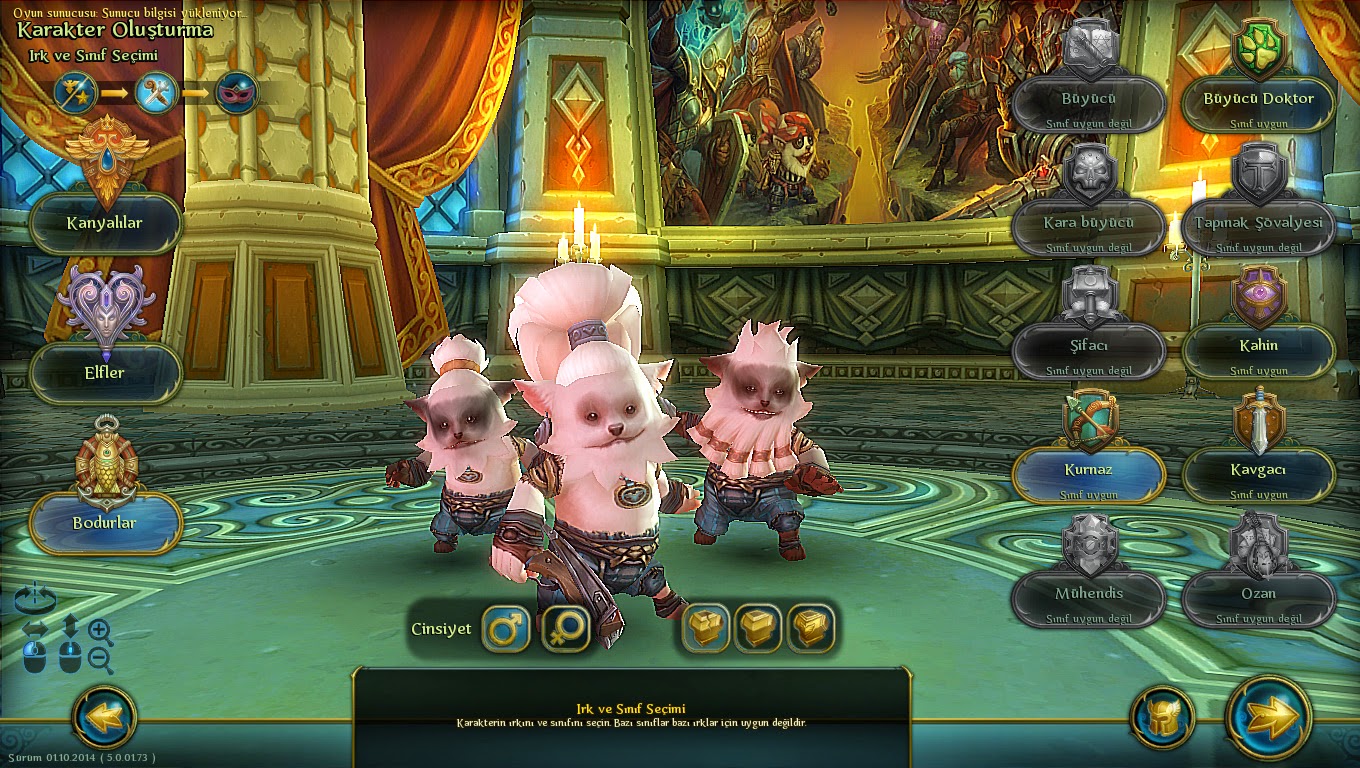Image resolution: width=1360 pixels, height=768 pixels.
Task: Pick the Tapınak Şövalyesi class
Action: 1259,227
